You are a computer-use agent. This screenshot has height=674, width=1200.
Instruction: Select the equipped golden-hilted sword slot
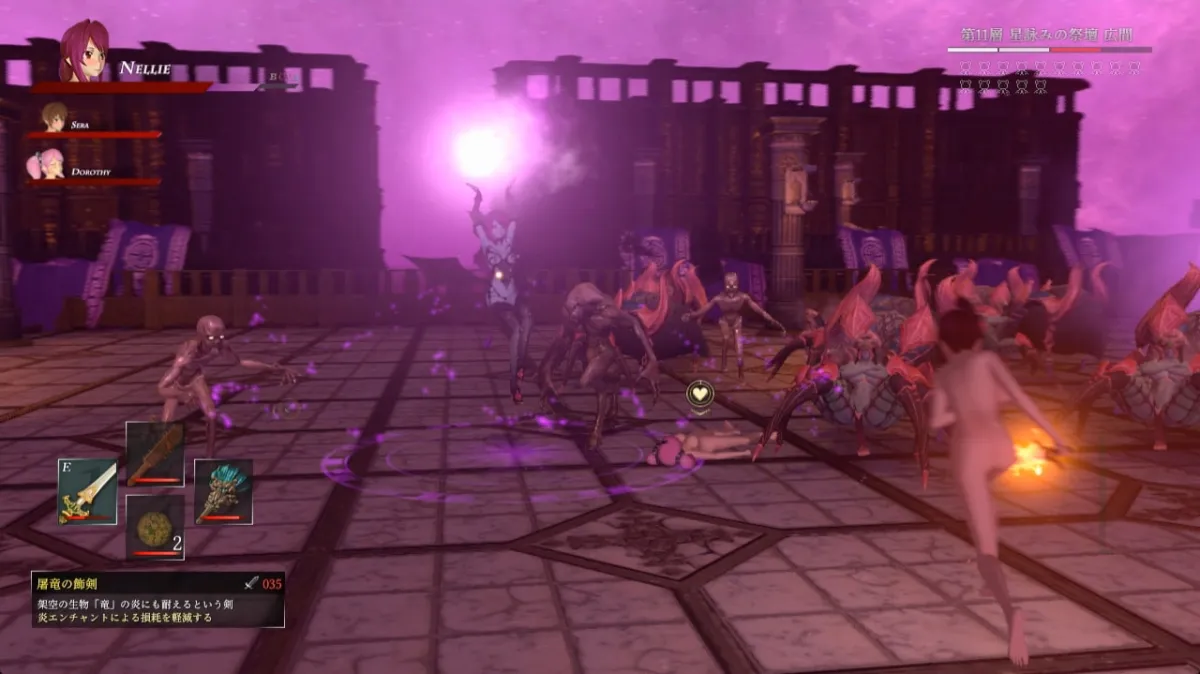pyautogui.click(x=87, y=491)
